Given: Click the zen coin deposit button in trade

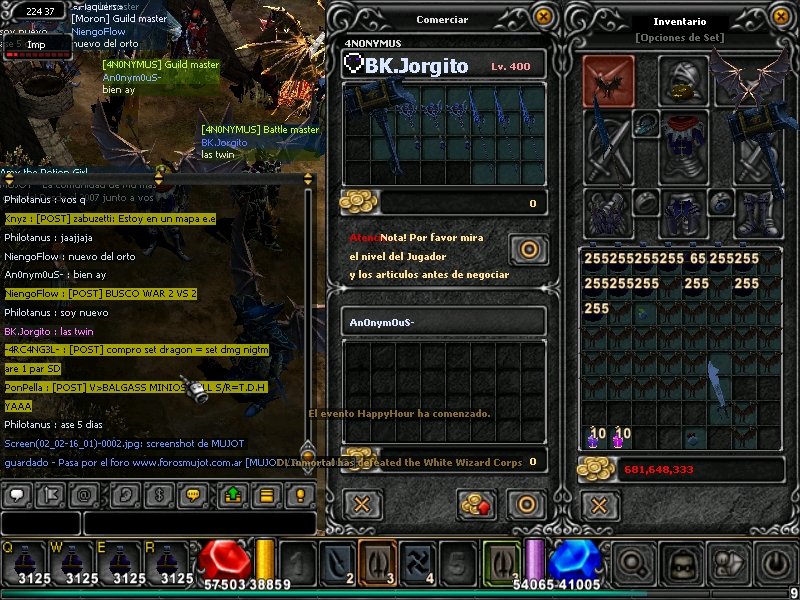Looking at the screenshot, I should point(477,505).
